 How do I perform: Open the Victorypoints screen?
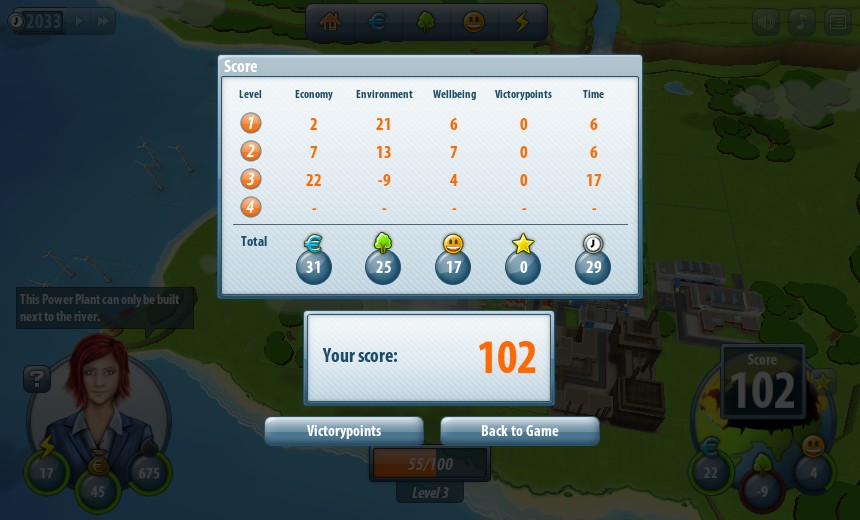click(x=344, y=431)
